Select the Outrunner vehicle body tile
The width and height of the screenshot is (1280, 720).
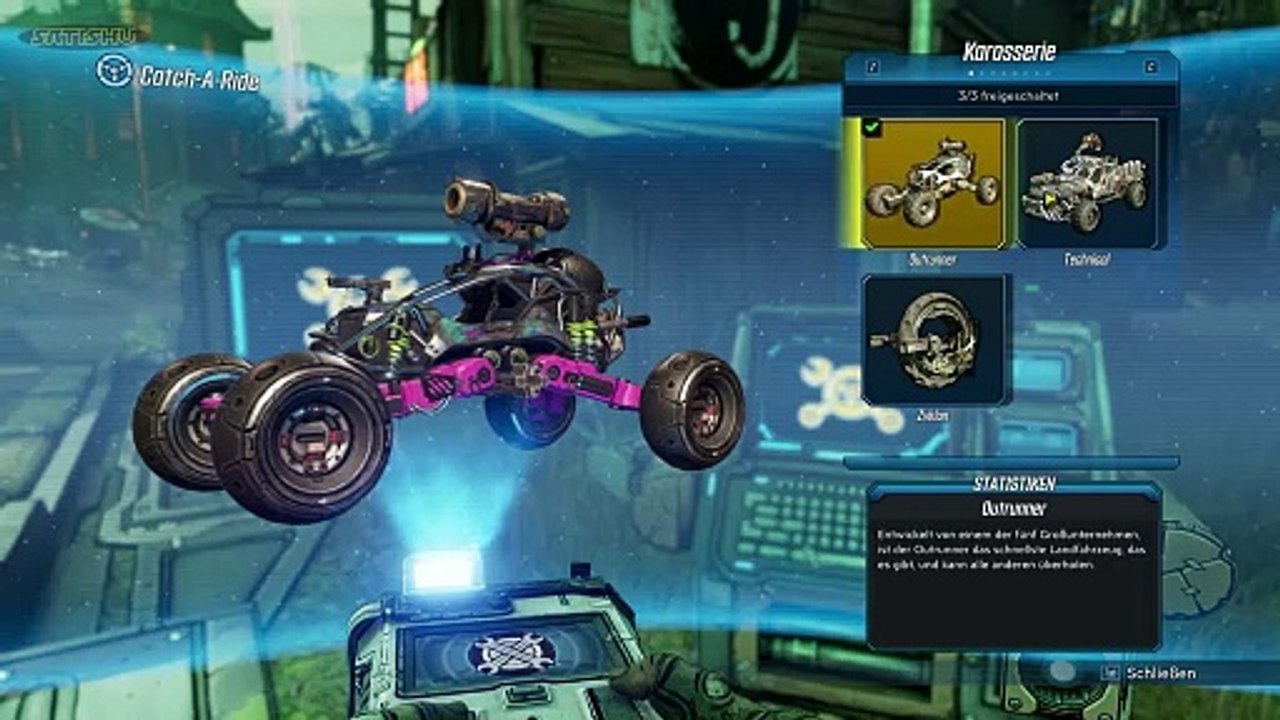tap(932, 183)
